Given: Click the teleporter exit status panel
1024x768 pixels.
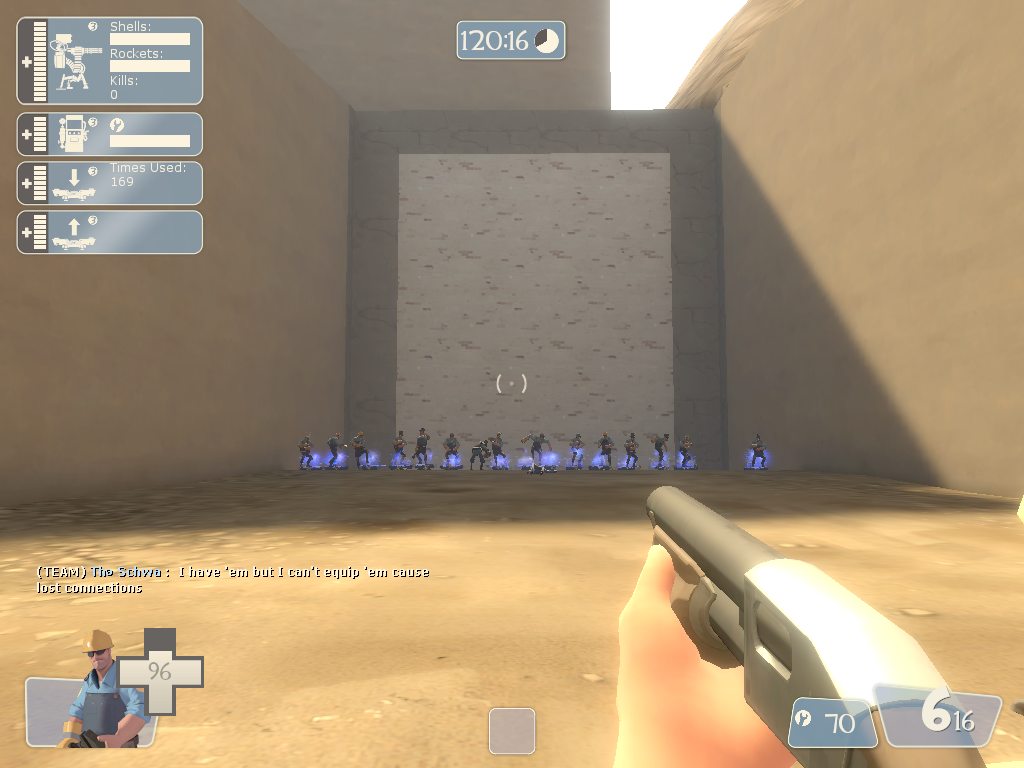Looking at the screenshot, I should [110, 232].
